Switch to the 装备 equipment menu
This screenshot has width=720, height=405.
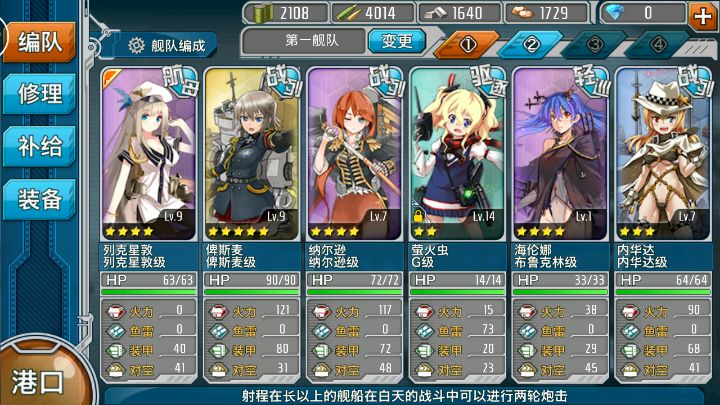point(40,198)
